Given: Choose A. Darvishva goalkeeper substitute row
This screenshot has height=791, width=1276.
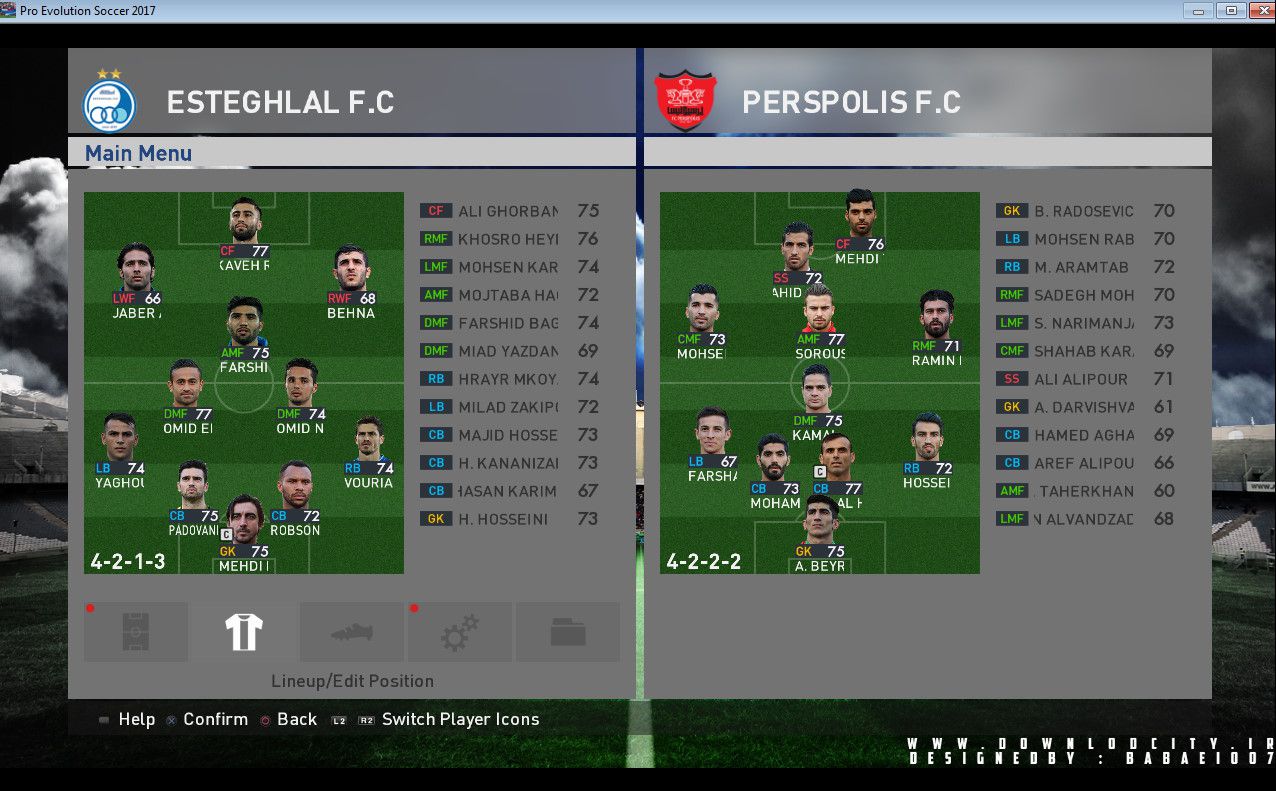Looking at the screenshot, I should 1084,407.
